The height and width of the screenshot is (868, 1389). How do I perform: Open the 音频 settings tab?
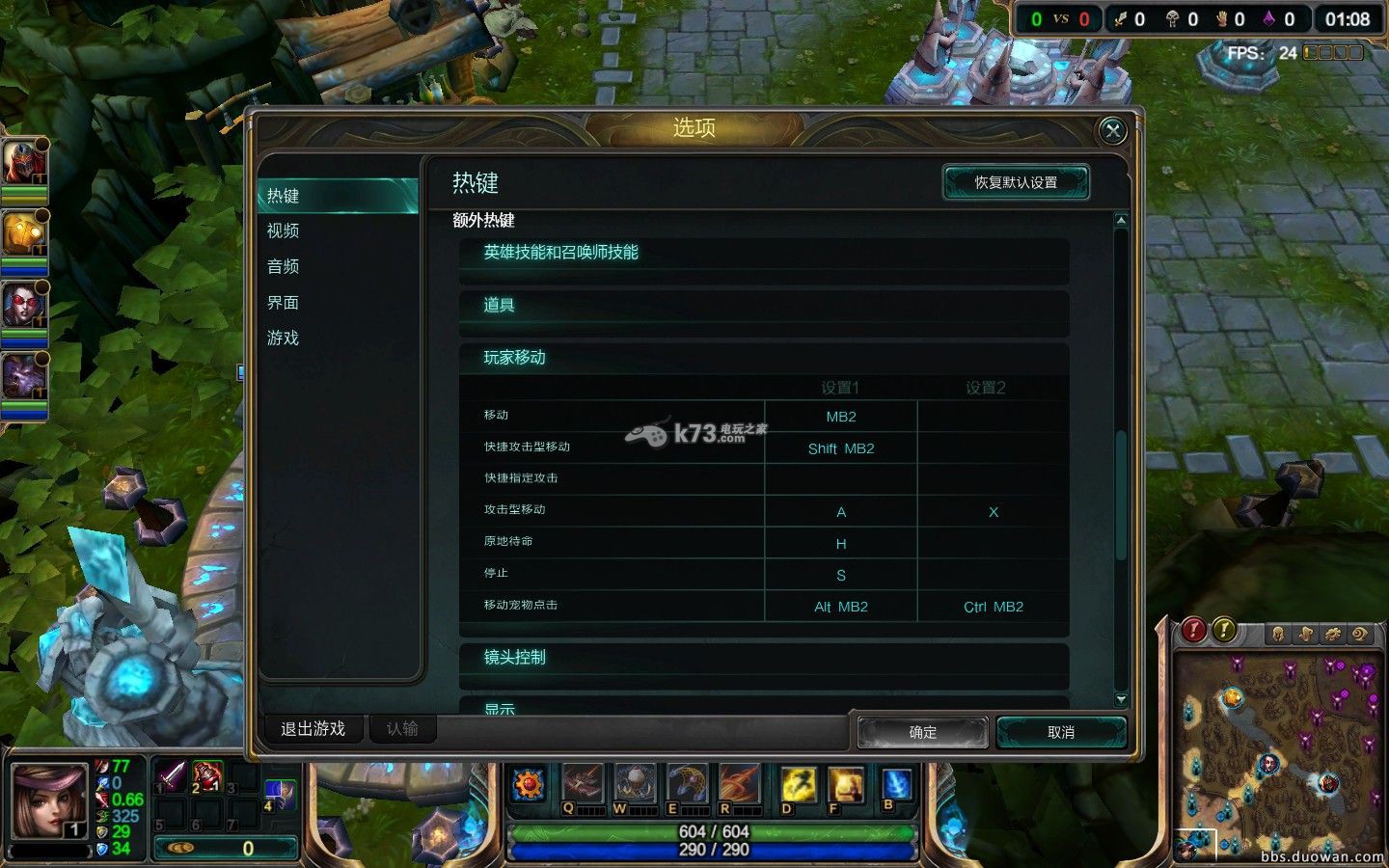tap(281, 266)
